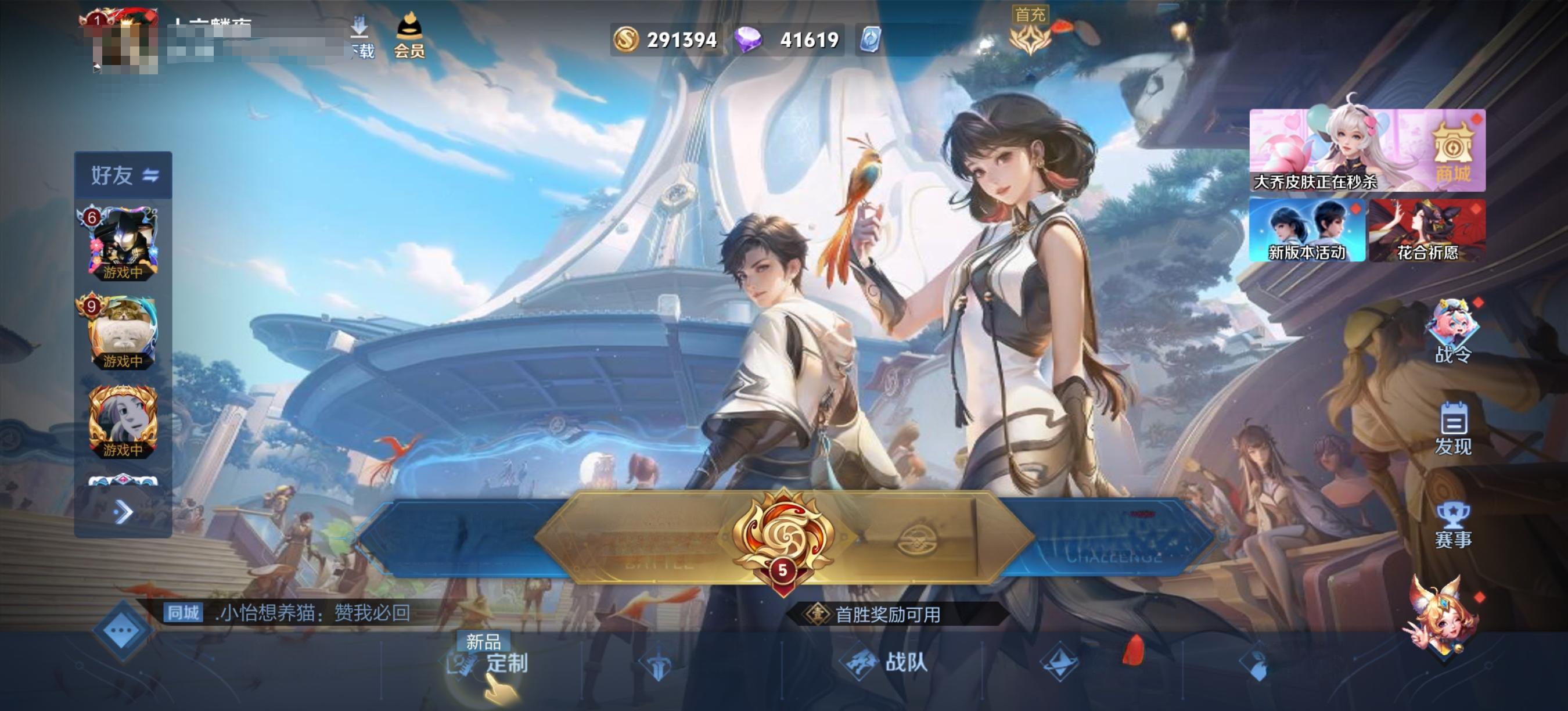Go to the 发现 discover page
Screen dimensions: 1568x711
point(1453,429)
